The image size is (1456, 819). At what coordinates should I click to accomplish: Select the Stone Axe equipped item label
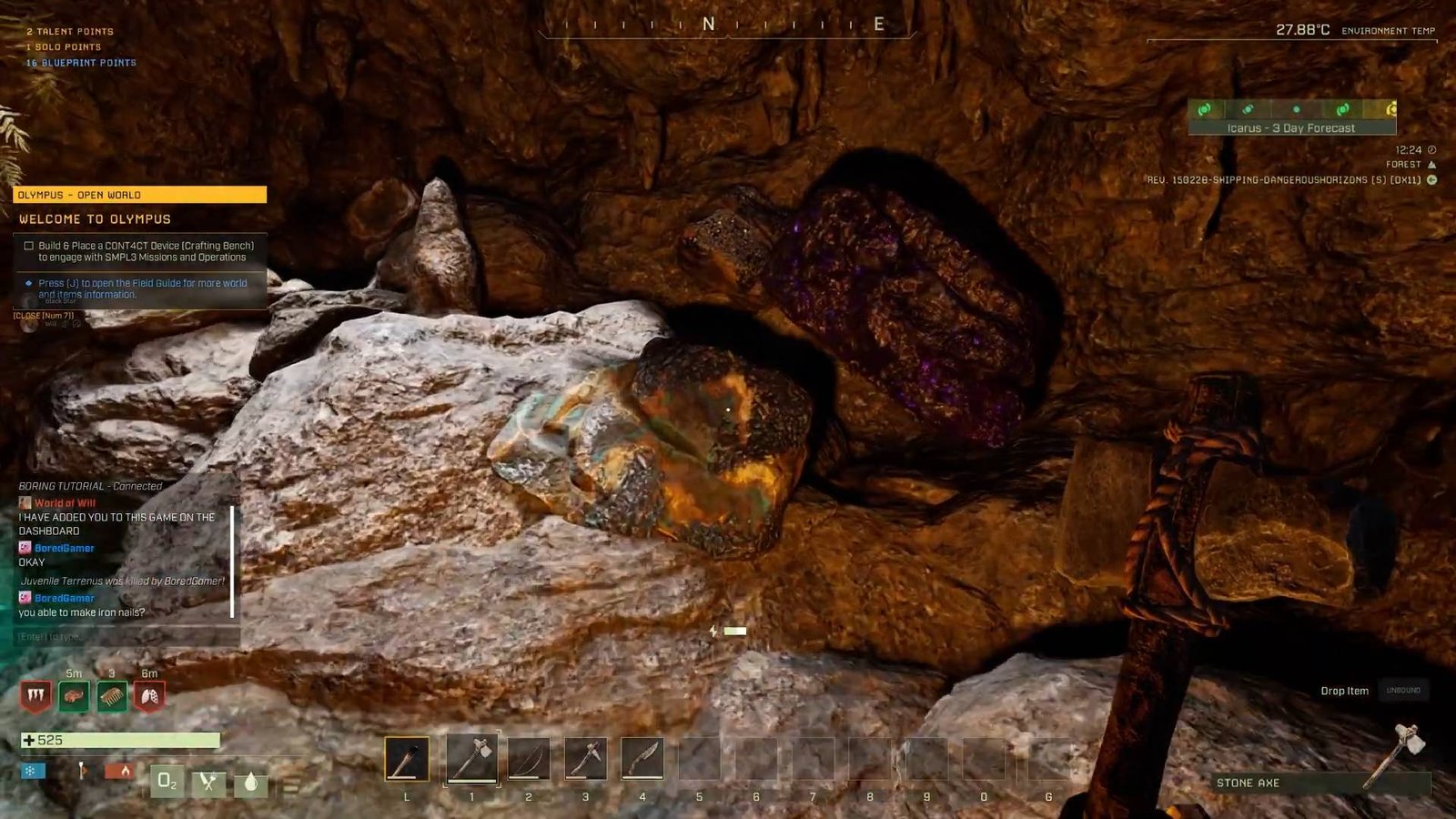pos(1248,783)
